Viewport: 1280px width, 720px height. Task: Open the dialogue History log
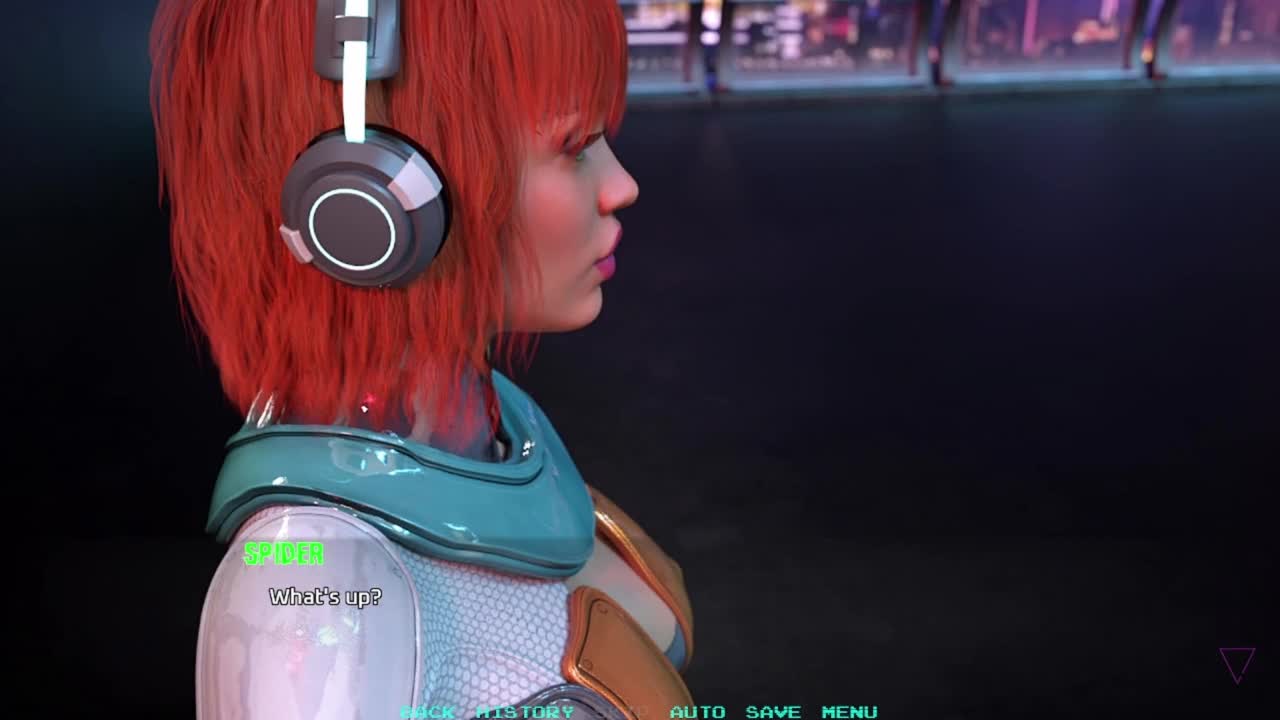(525, 711)
